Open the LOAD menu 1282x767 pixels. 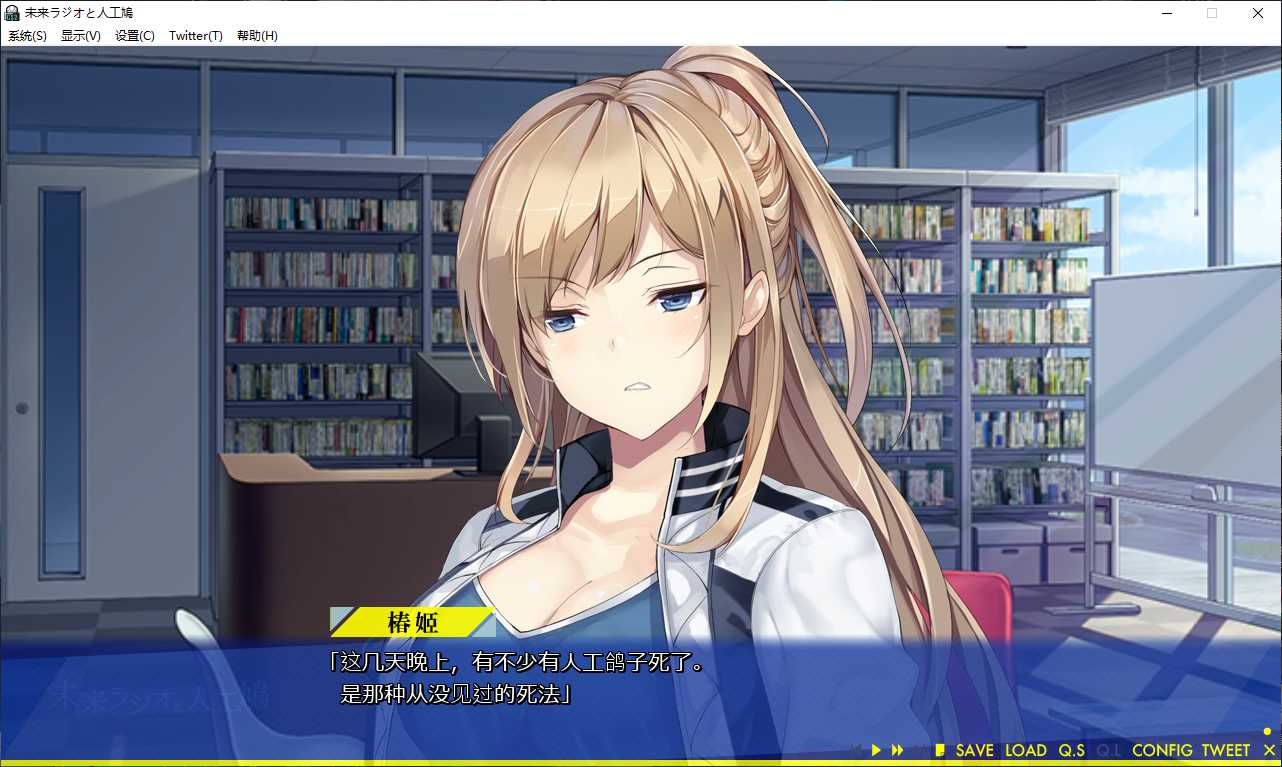coord(1025,750)
